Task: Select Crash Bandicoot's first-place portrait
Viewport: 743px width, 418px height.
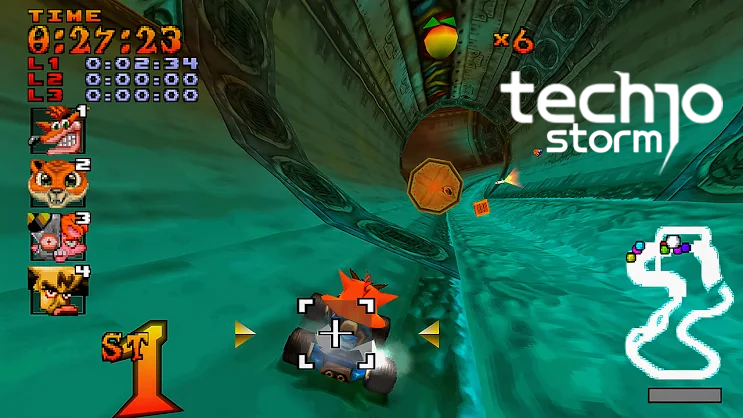Action: [56, 128]
